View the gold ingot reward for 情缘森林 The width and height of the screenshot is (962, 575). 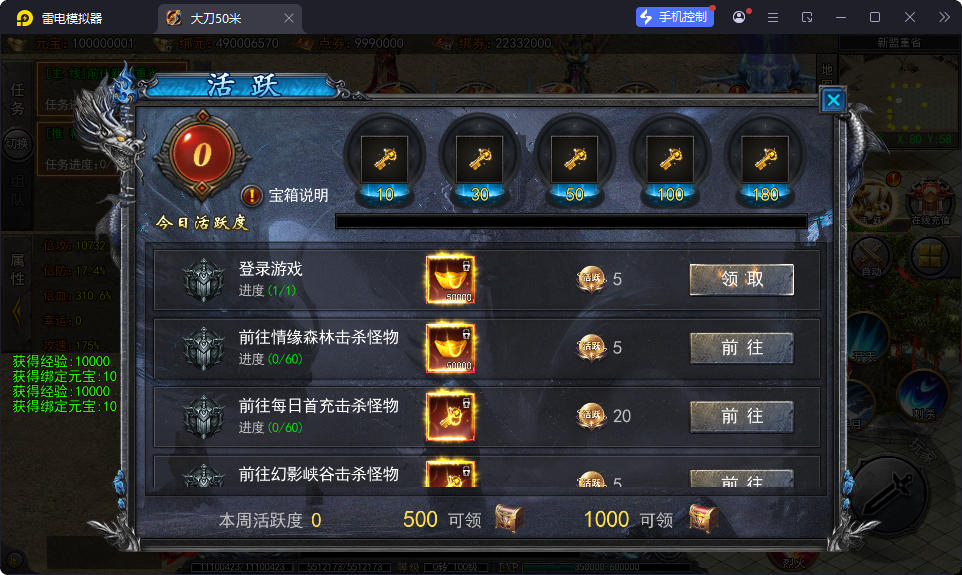(451, 348)
